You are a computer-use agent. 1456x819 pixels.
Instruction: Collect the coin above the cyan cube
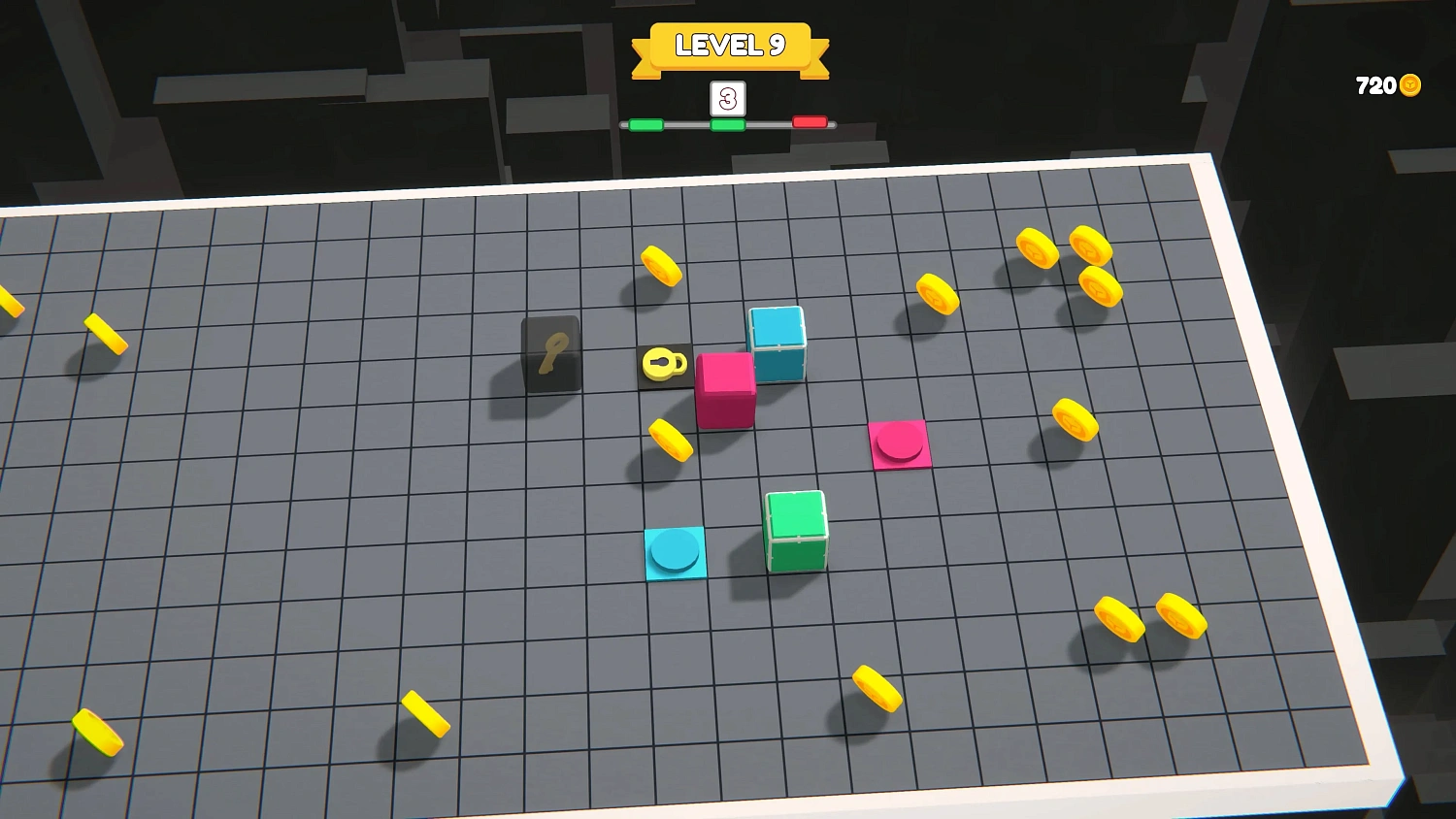(x=660, y=265)
